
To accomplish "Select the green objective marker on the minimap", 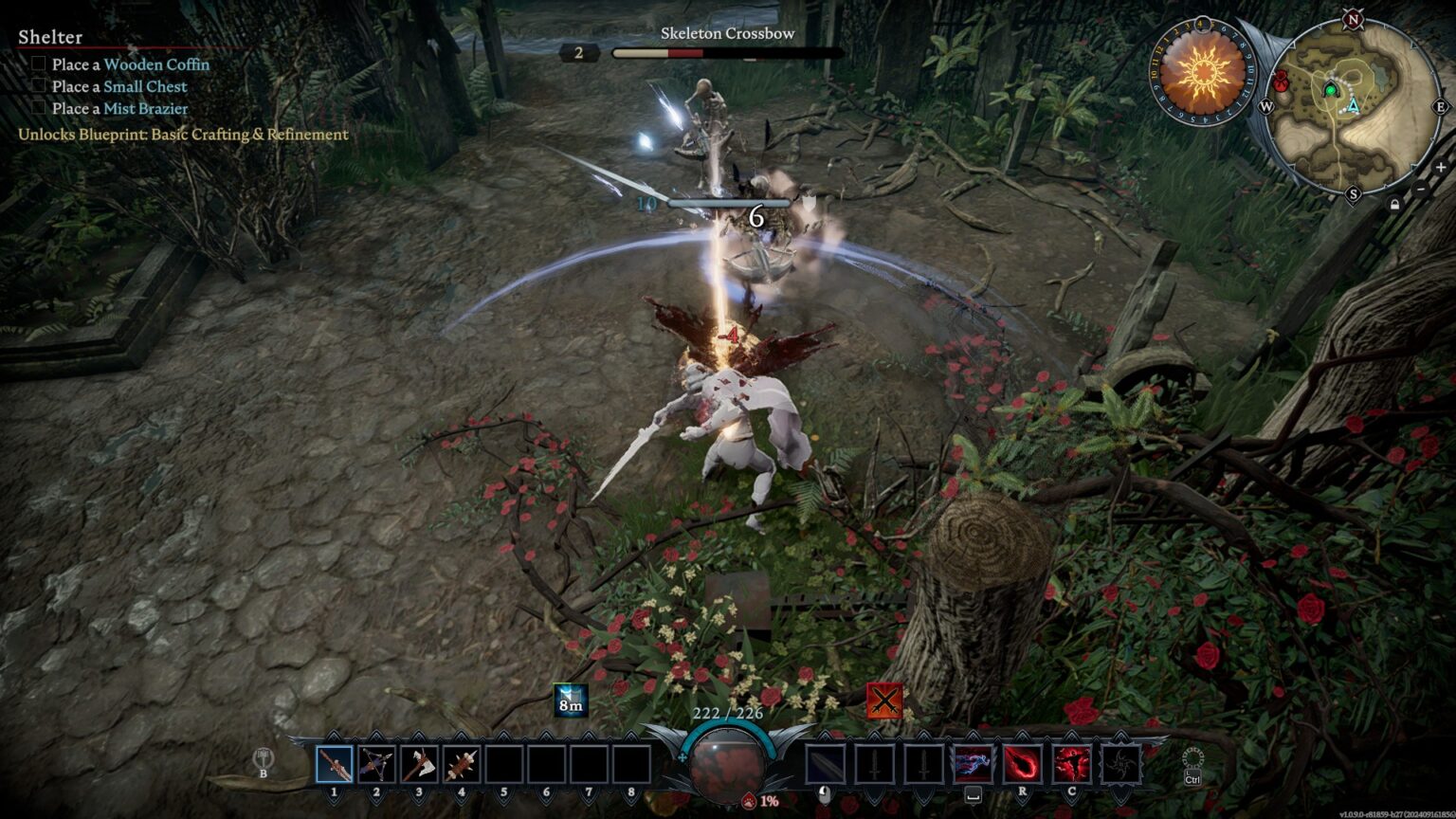I will click(x=1330, y=90).
